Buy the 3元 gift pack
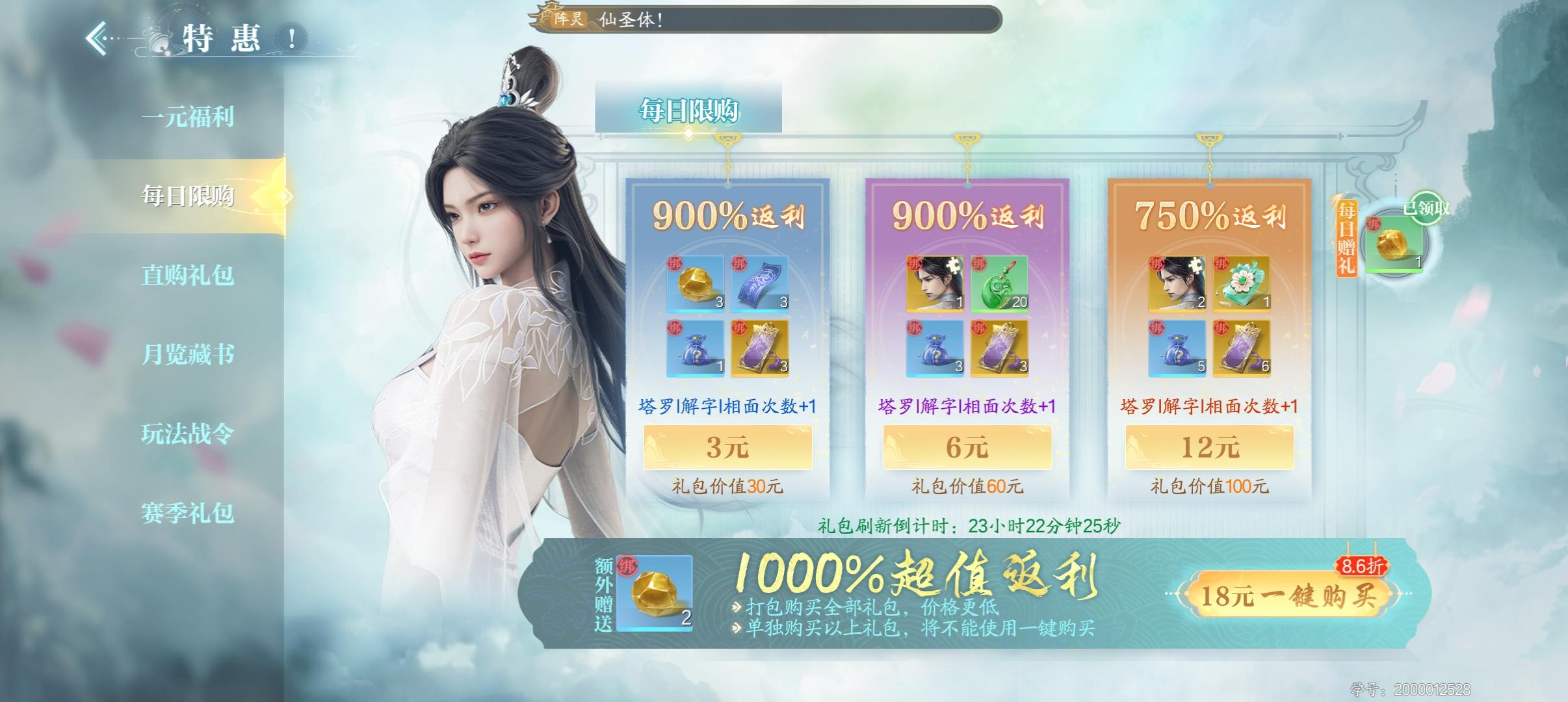The width and height of the screenshot is (1568, 702). [x=728, y=447]
